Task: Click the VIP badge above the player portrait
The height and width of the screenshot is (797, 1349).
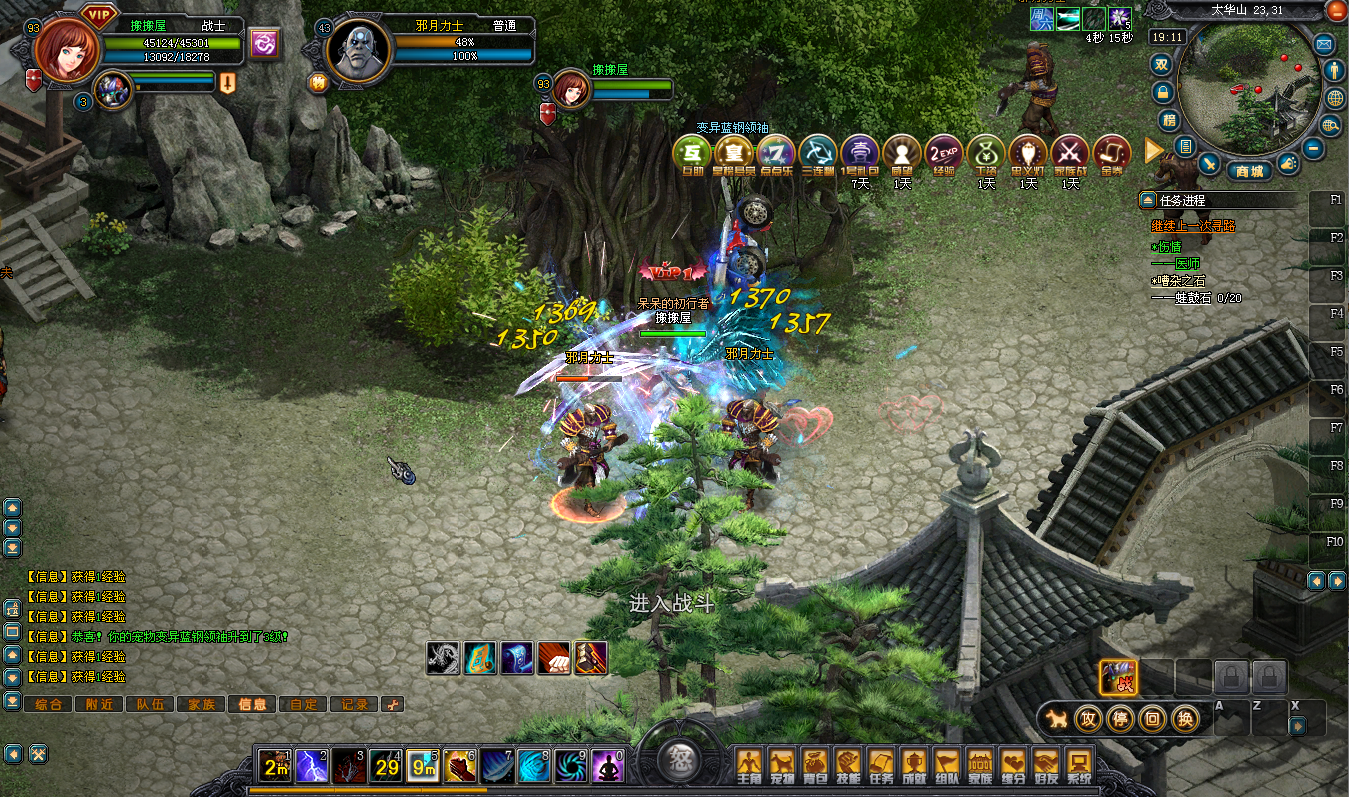Action: click(98, 14)
